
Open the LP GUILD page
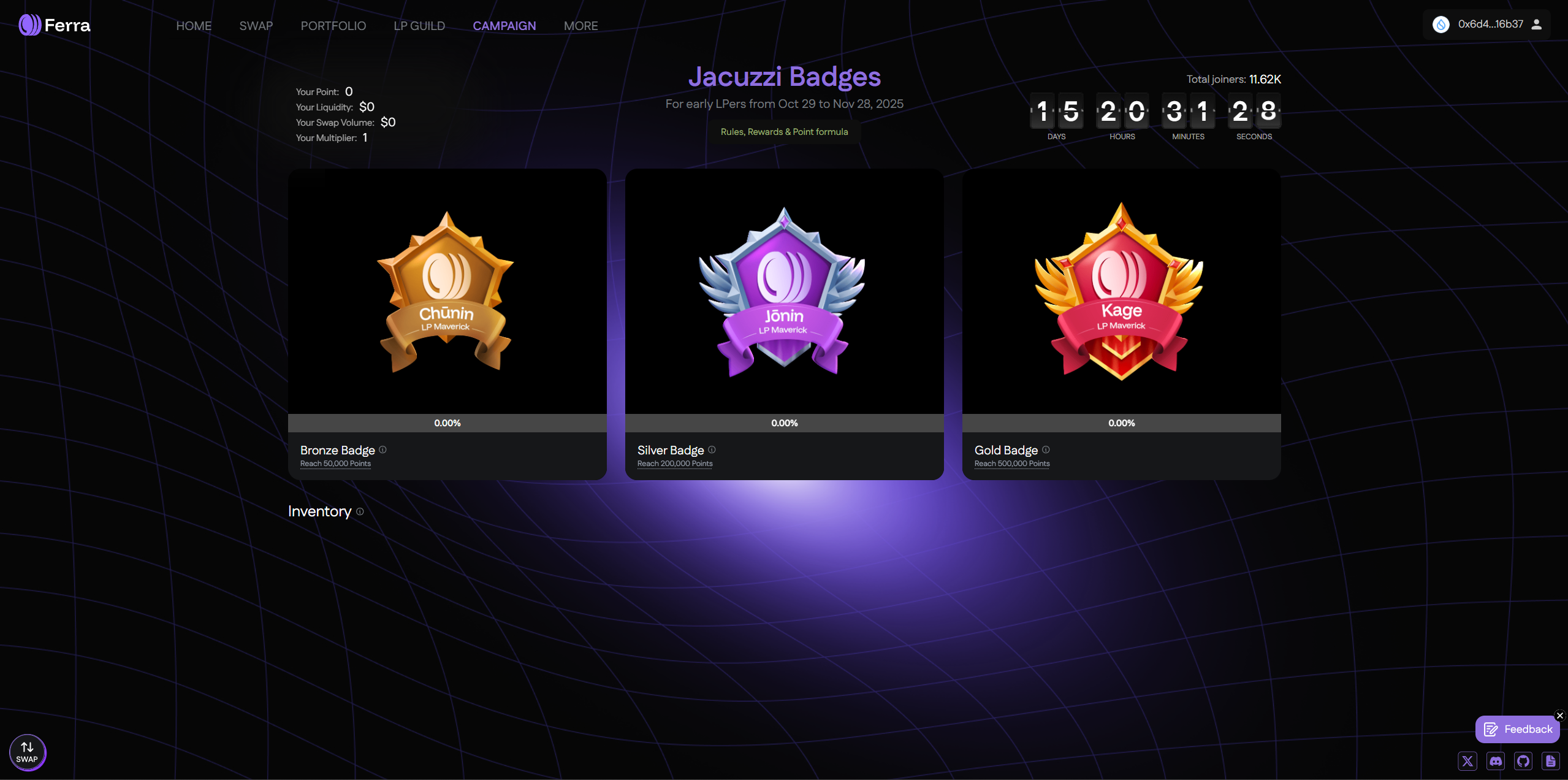click(x=419, y=26)
